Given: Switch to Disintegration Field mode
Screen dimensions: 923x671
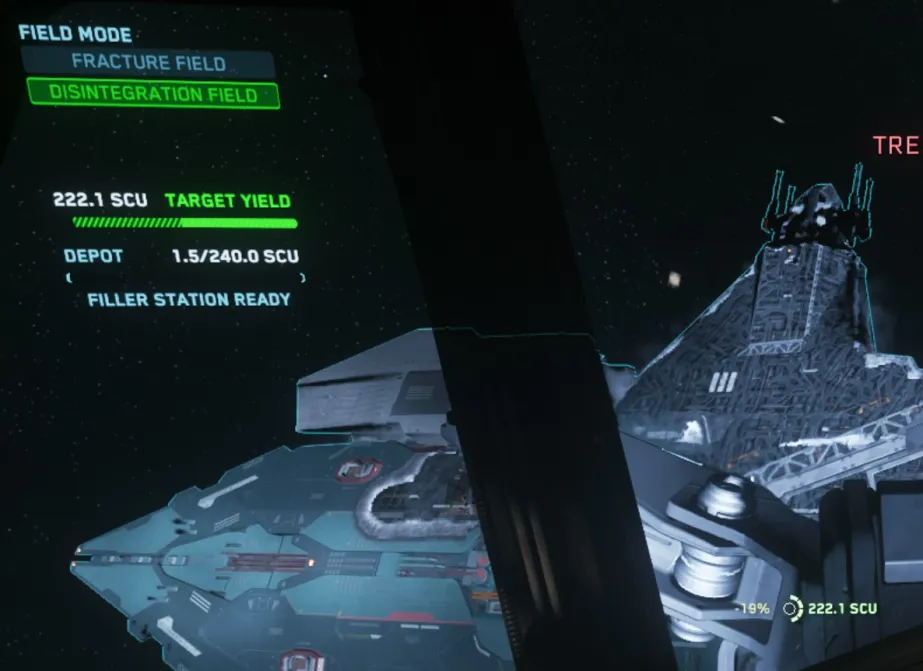Looking at the screenshot, I should 152,95.
